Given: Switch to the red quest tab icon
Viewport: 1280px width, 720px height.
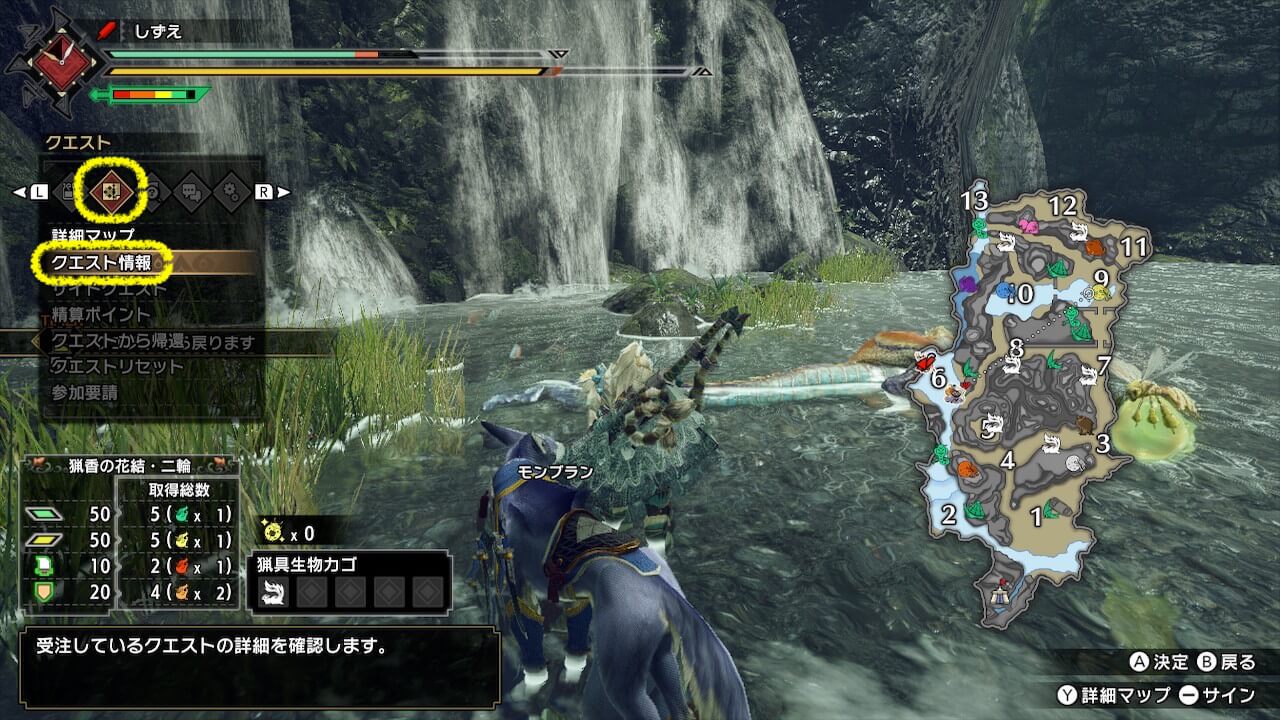Looking at the screenshot, I should tap(108, 191).
